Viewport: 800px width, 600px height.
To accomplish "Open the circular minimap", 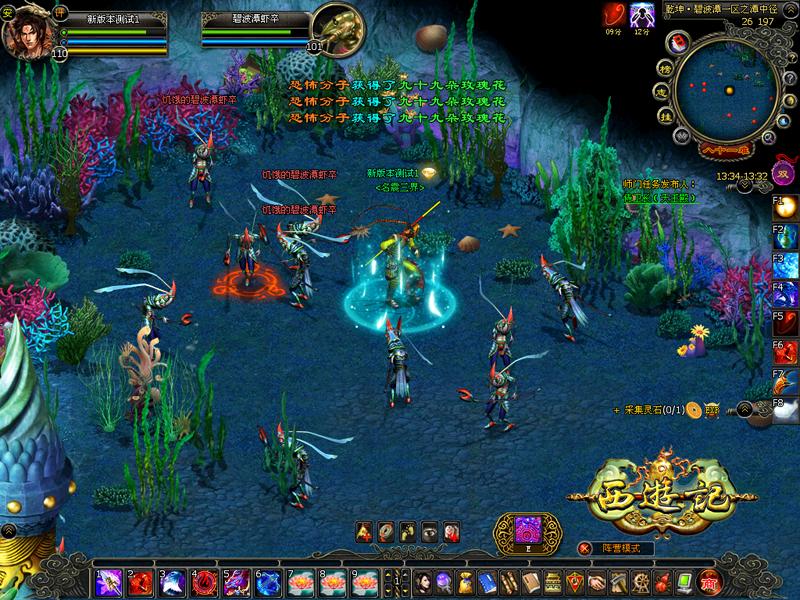I will click(725, 91).
